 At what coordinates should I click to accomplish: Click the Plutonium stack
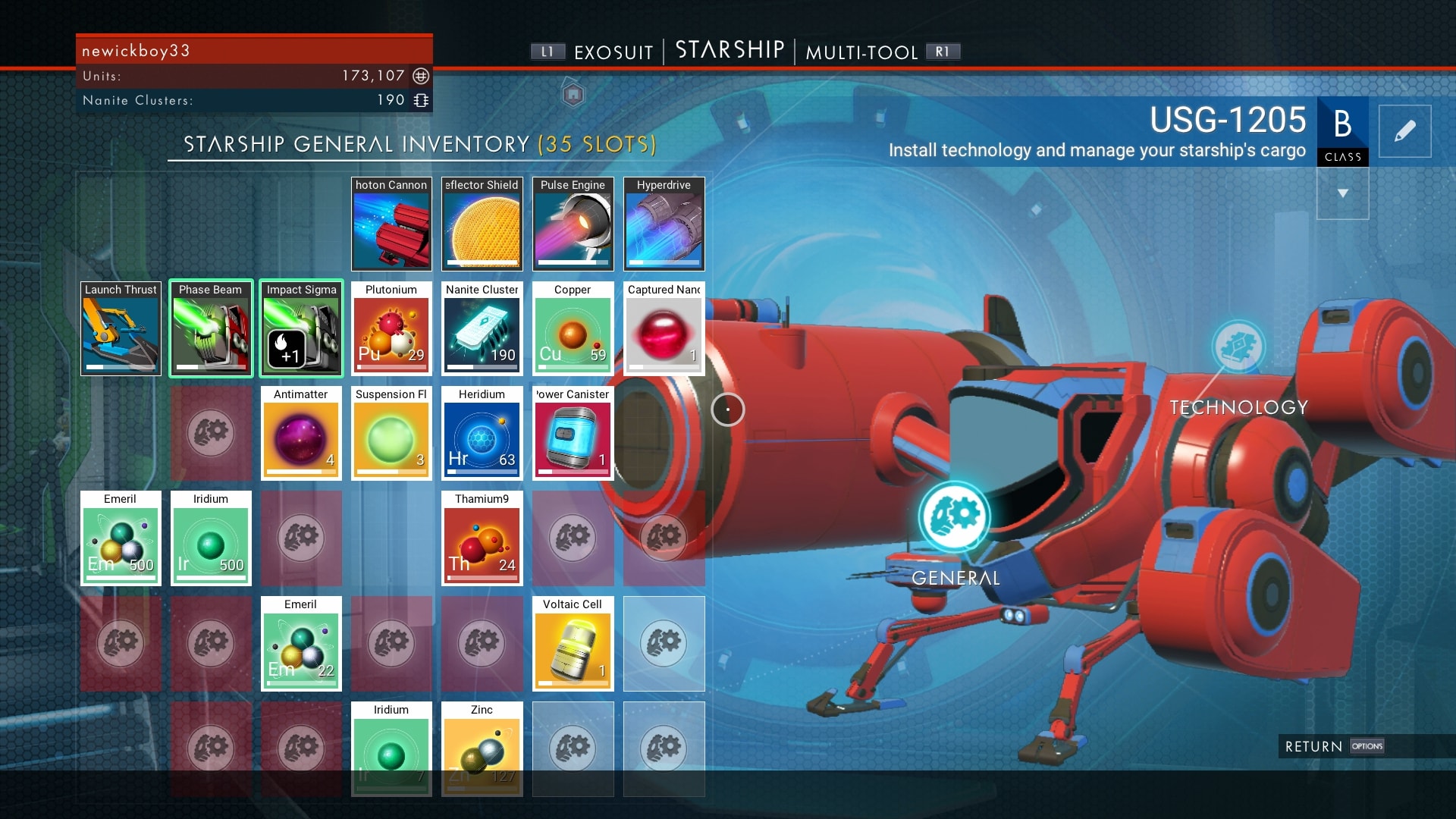pos(391,329)
